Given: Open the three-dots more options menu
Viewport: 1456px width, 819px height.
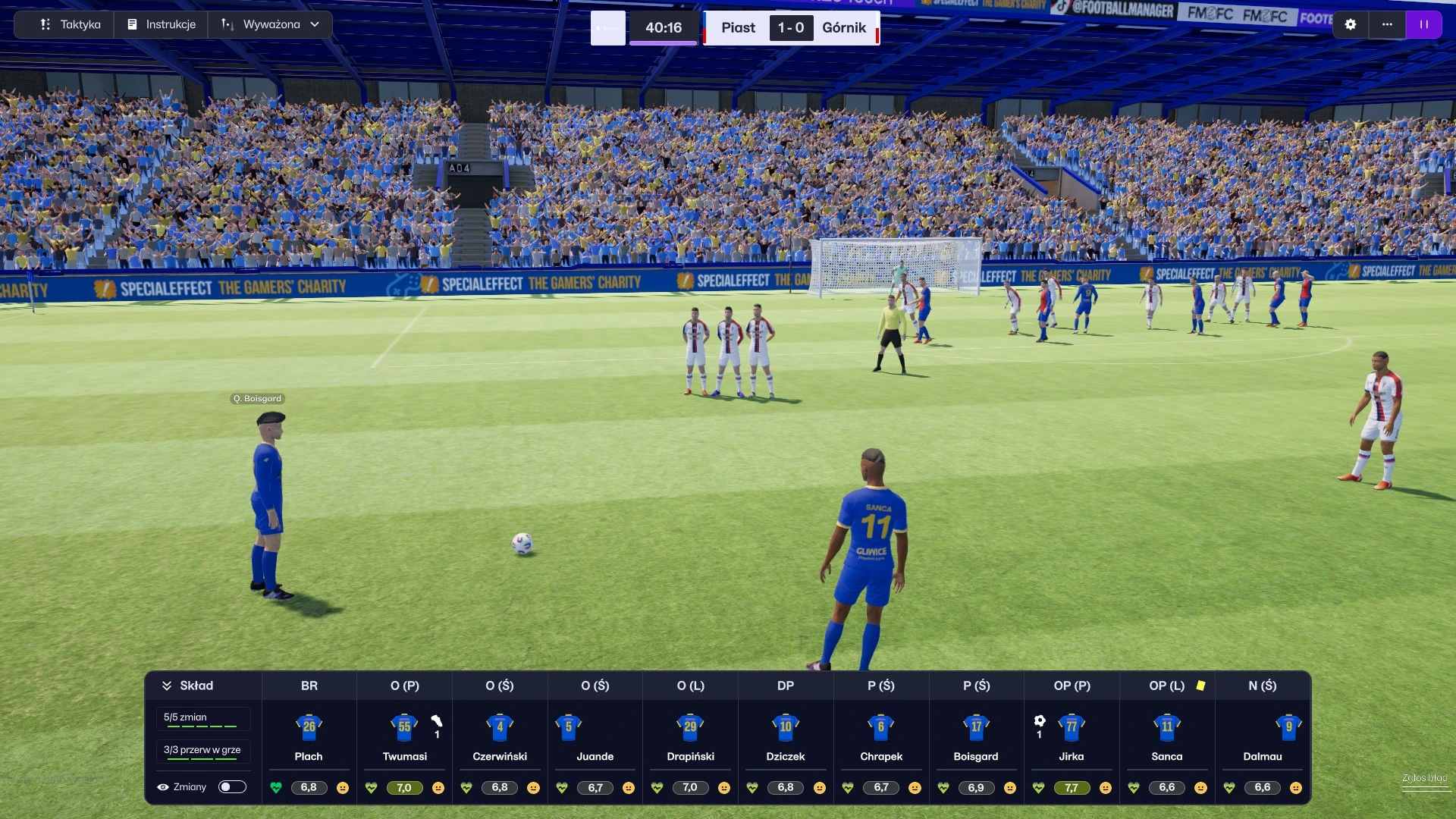Looking at the screenshot, I should [x=1387, y=24].
